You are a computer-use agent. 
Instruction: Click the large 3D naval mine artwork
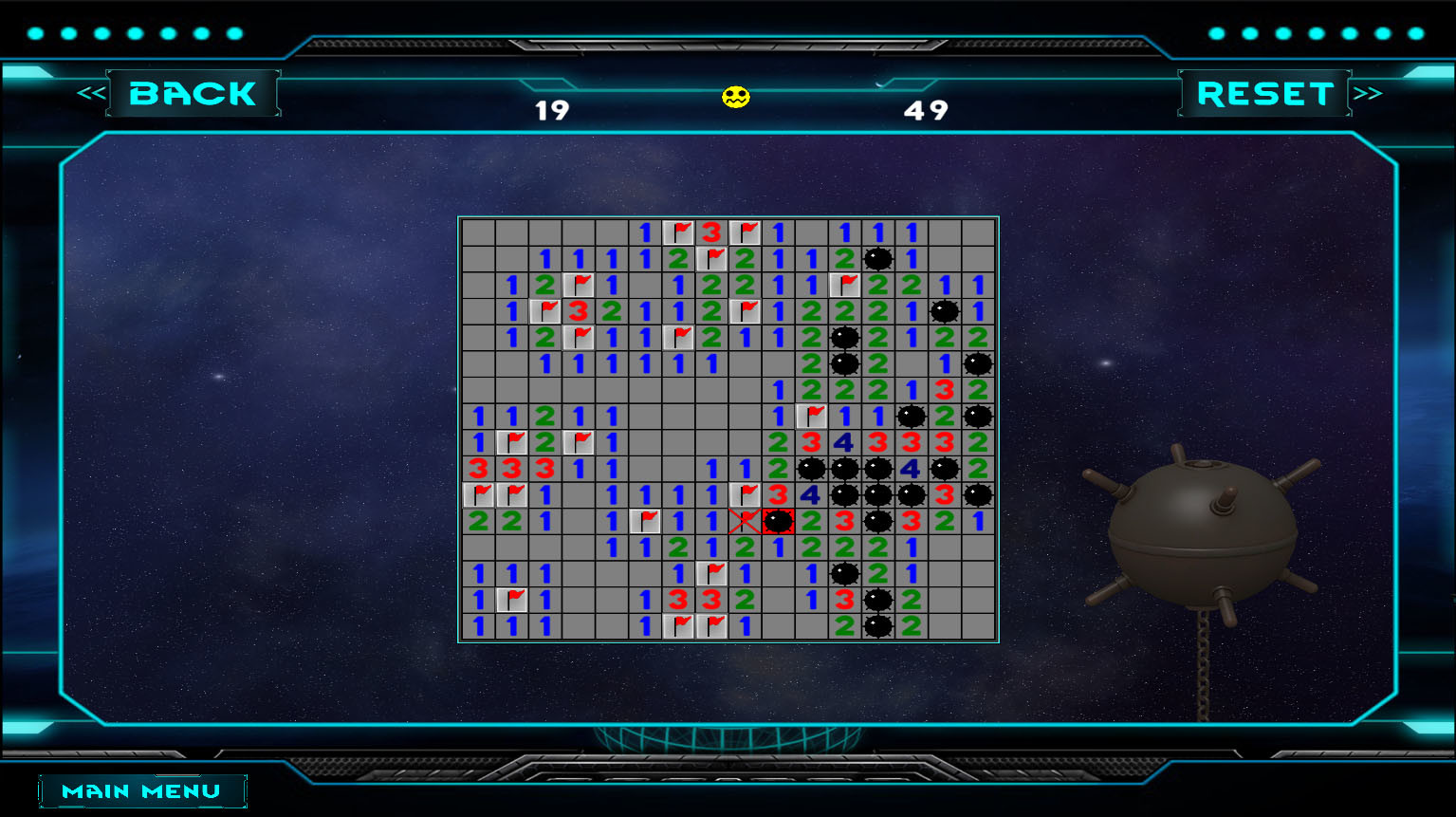(x=1205, y=531)
